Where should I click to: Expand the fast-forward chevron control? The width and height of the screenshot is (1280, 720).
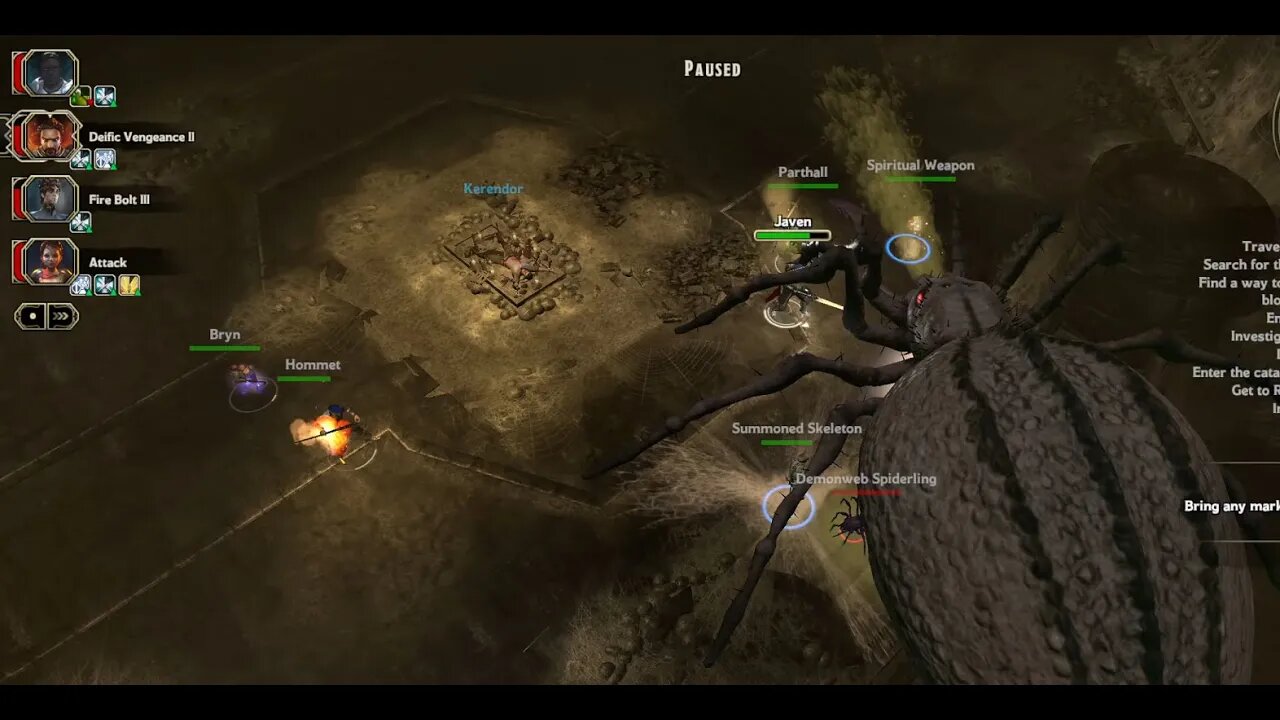(x=62, y=315)
